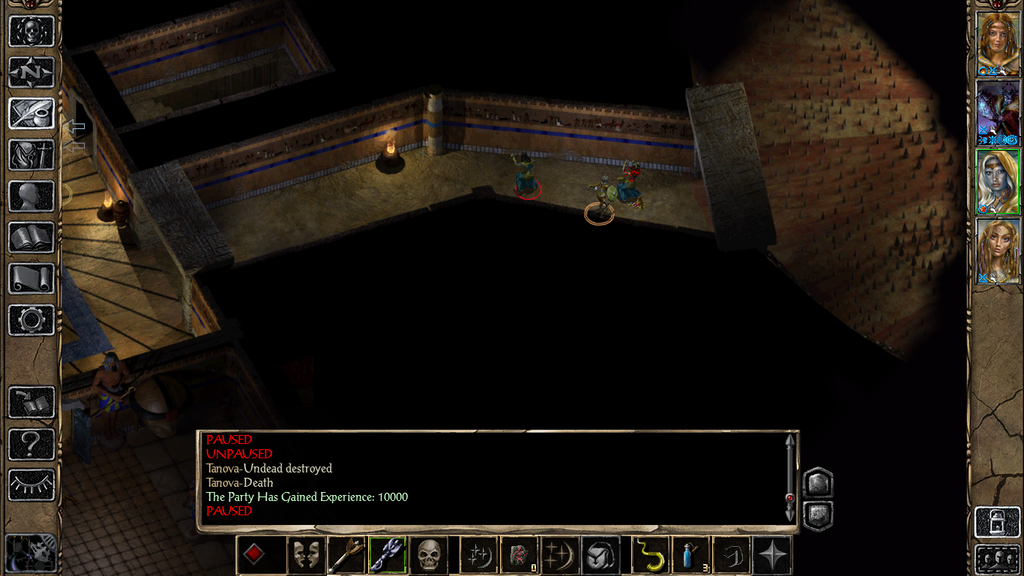Open the mage spellbook icon
This screenshot has width=1024, height=576.
[x=31, y=237]
